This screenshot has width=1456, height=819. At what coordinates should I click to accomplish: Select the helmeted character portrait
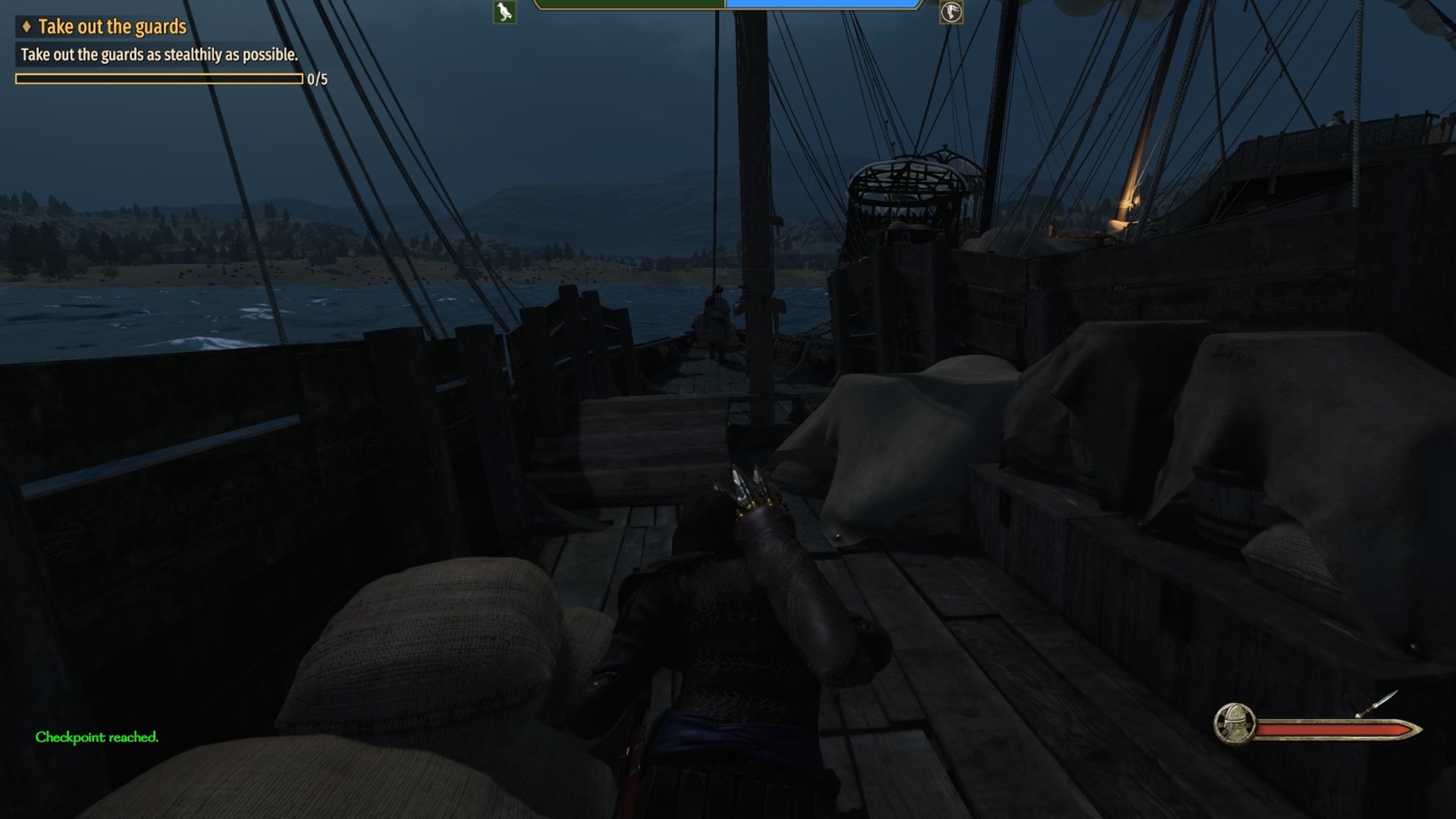click(x=1234, y=723)
